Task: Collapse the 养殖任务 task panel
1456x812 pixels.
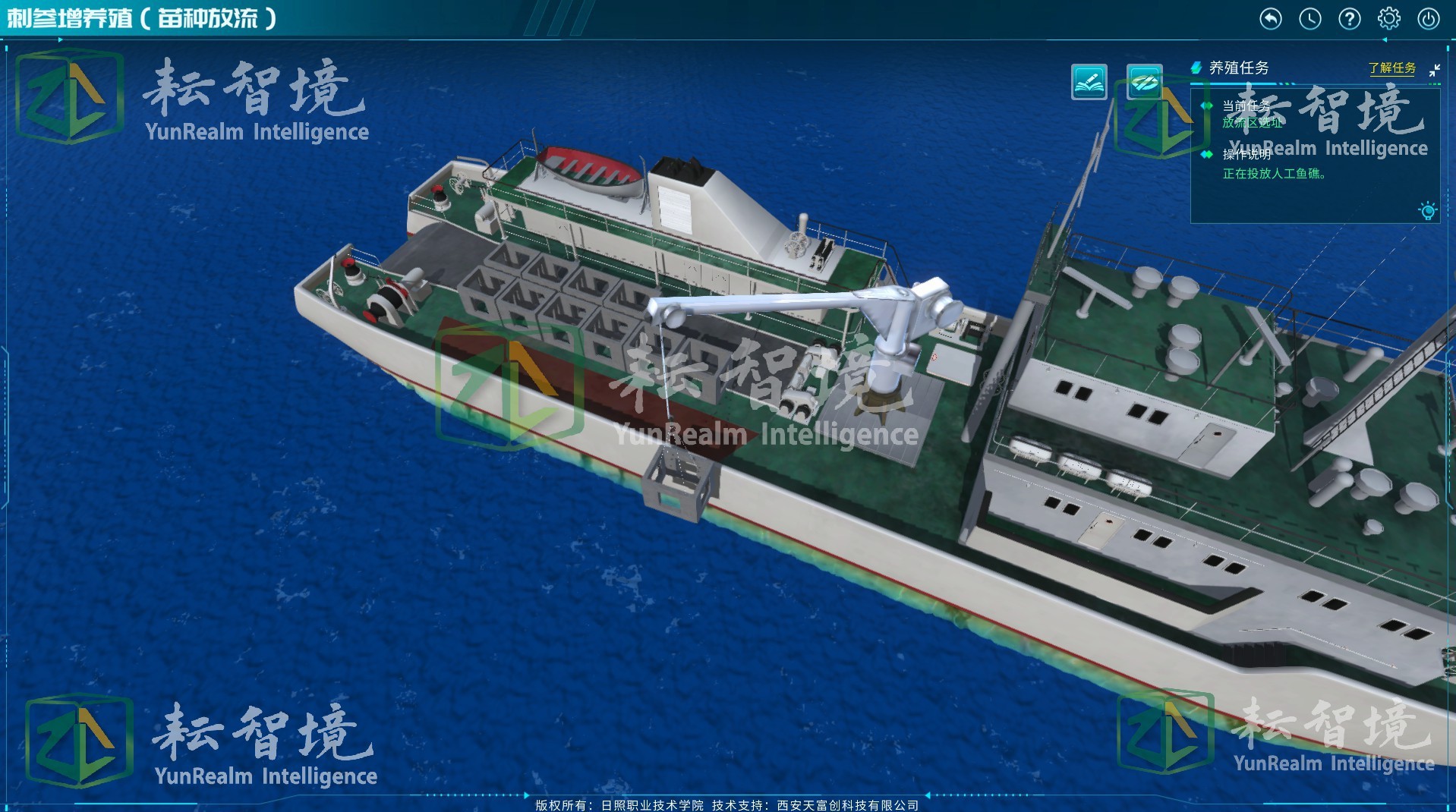Action: click(1434, 70)
